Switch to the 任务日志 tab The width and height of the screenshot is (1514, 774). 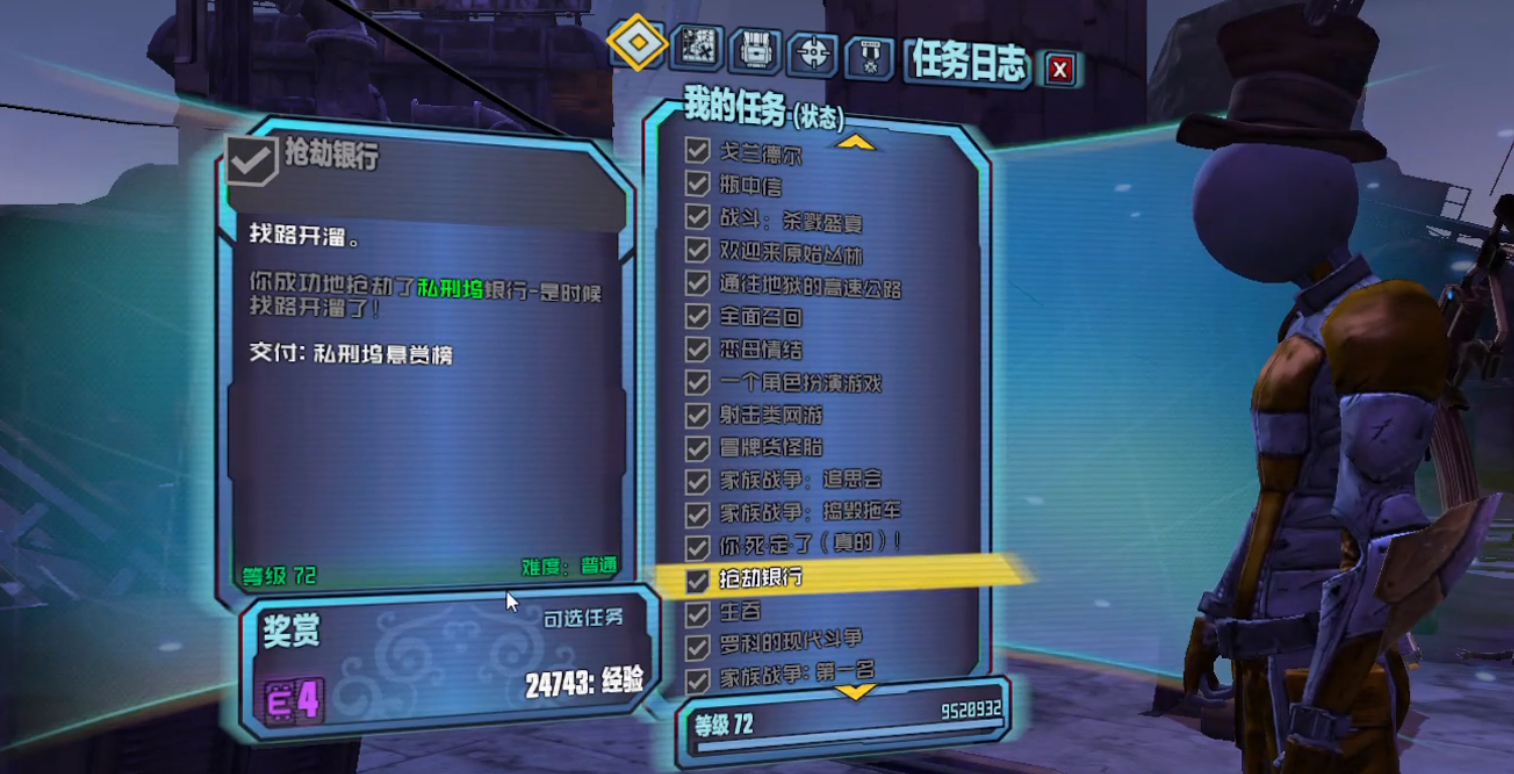(x=967, y=60)
